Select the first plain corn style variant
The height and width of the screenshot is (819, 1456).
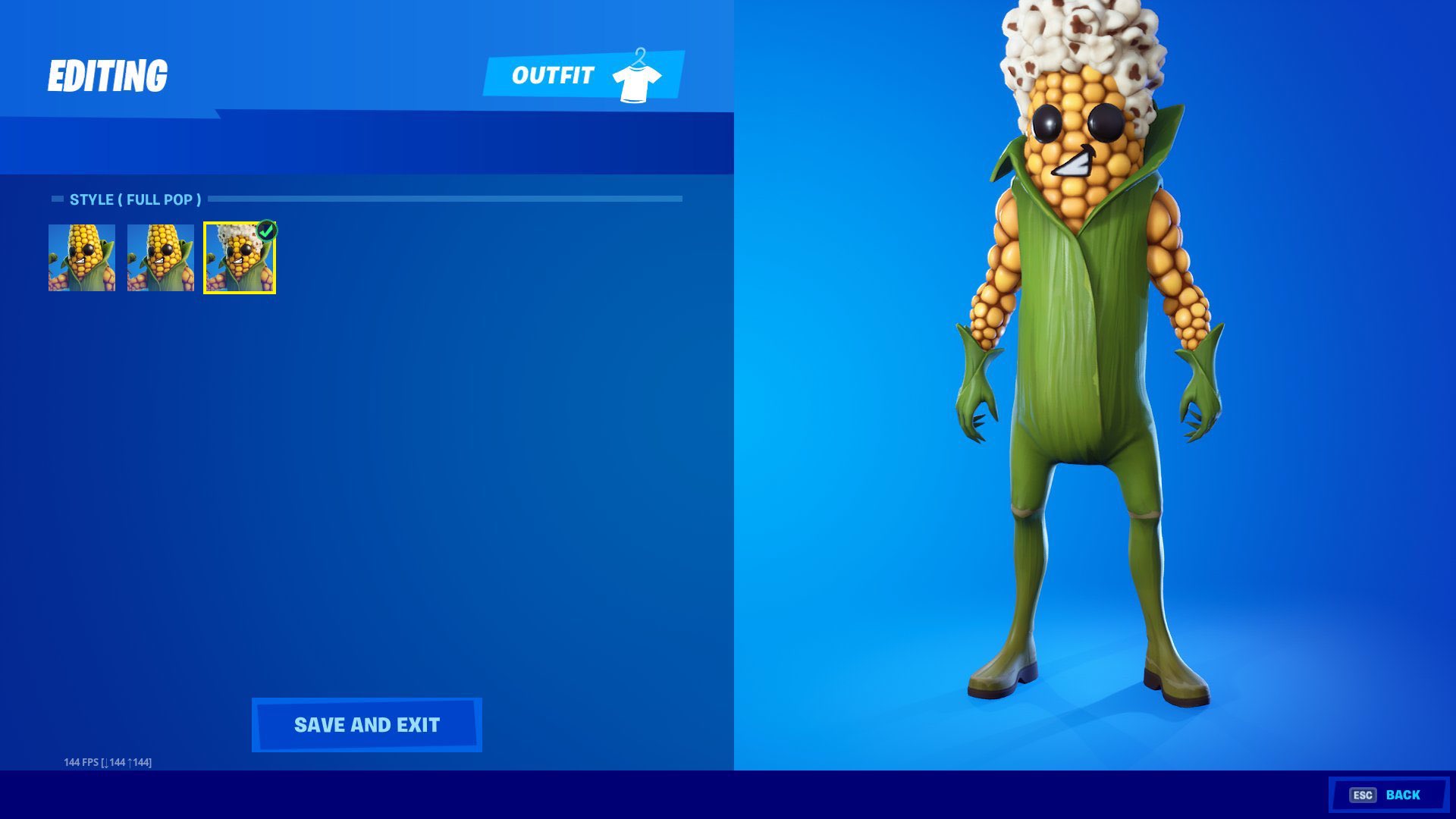(x=80, y=258)
